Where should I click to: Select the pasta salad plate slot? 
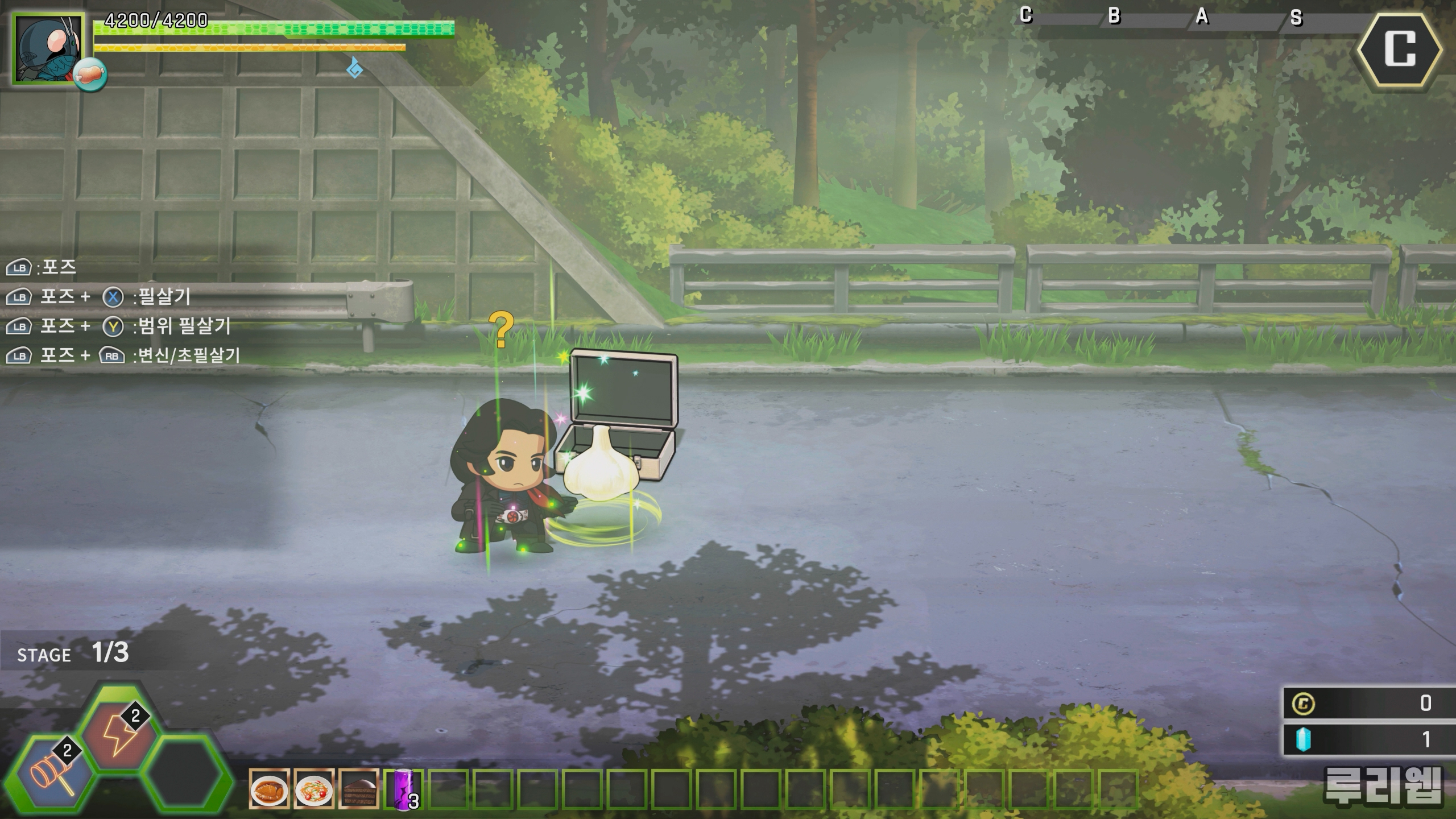pos(314,789)
